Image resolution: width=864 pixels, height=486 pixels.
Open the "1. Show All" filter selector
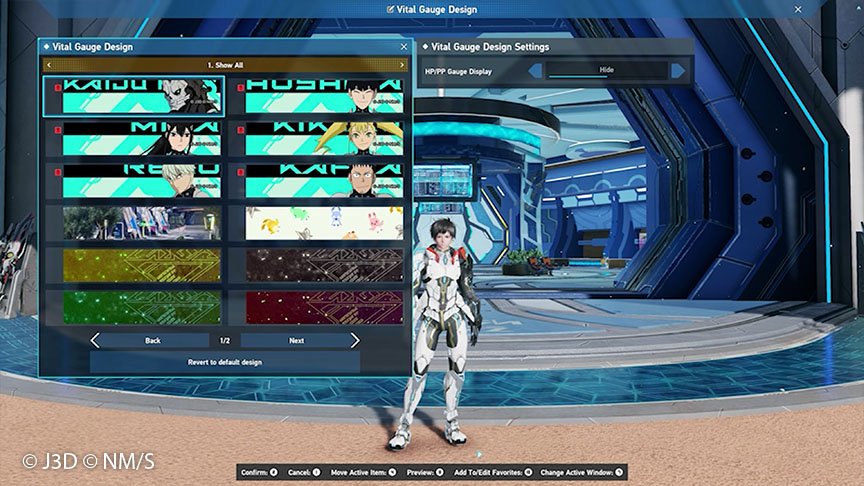tap(224, 65)
